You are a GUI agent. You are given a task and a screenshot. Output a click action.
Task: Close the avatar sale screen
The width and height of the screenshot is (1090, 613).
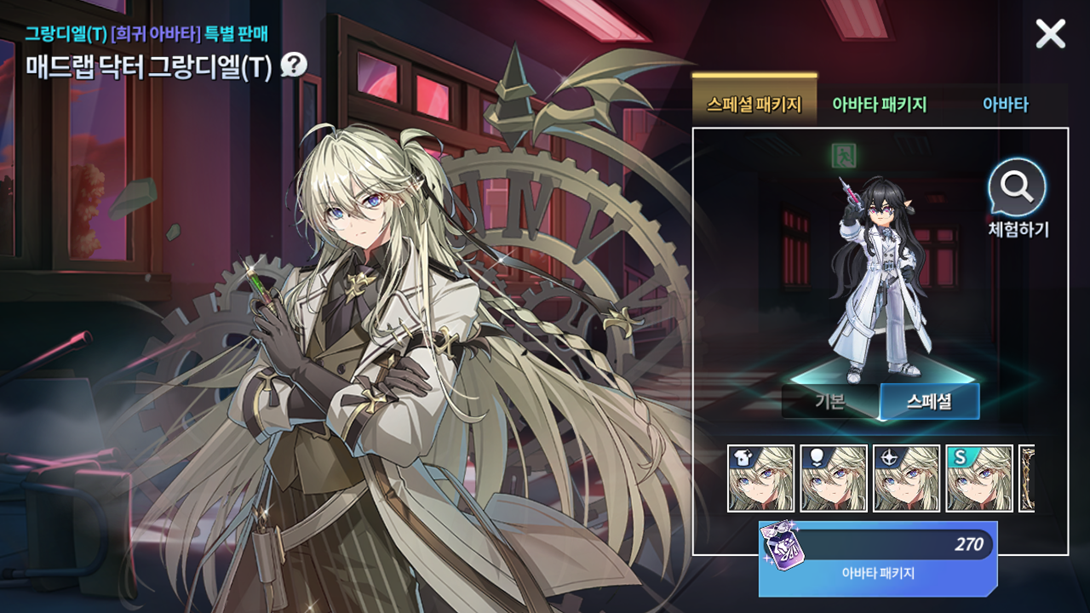pos(1050,35)
